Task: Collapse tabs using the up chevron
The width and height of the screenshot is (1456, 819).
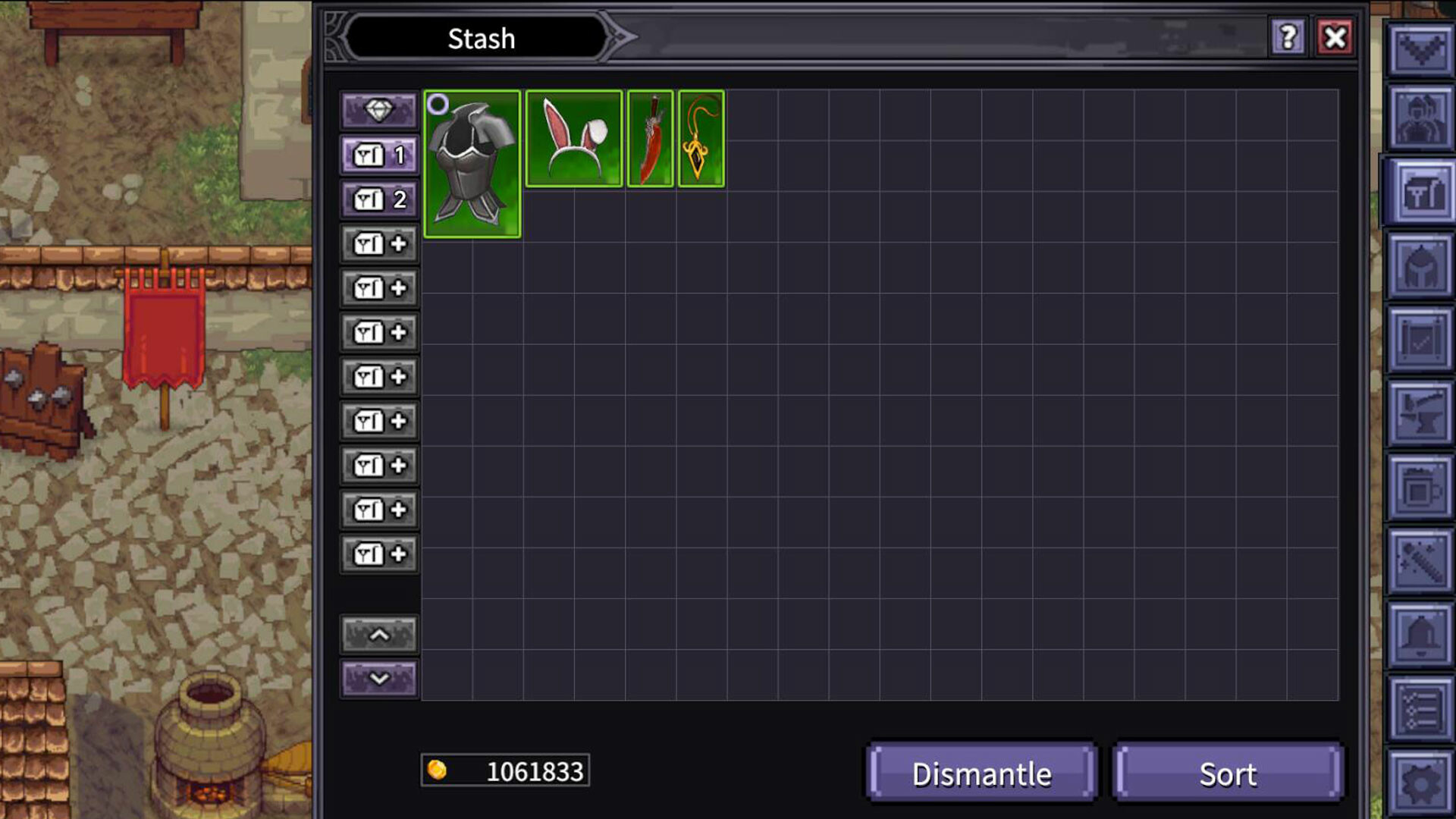Action: (x=379, y=634)
